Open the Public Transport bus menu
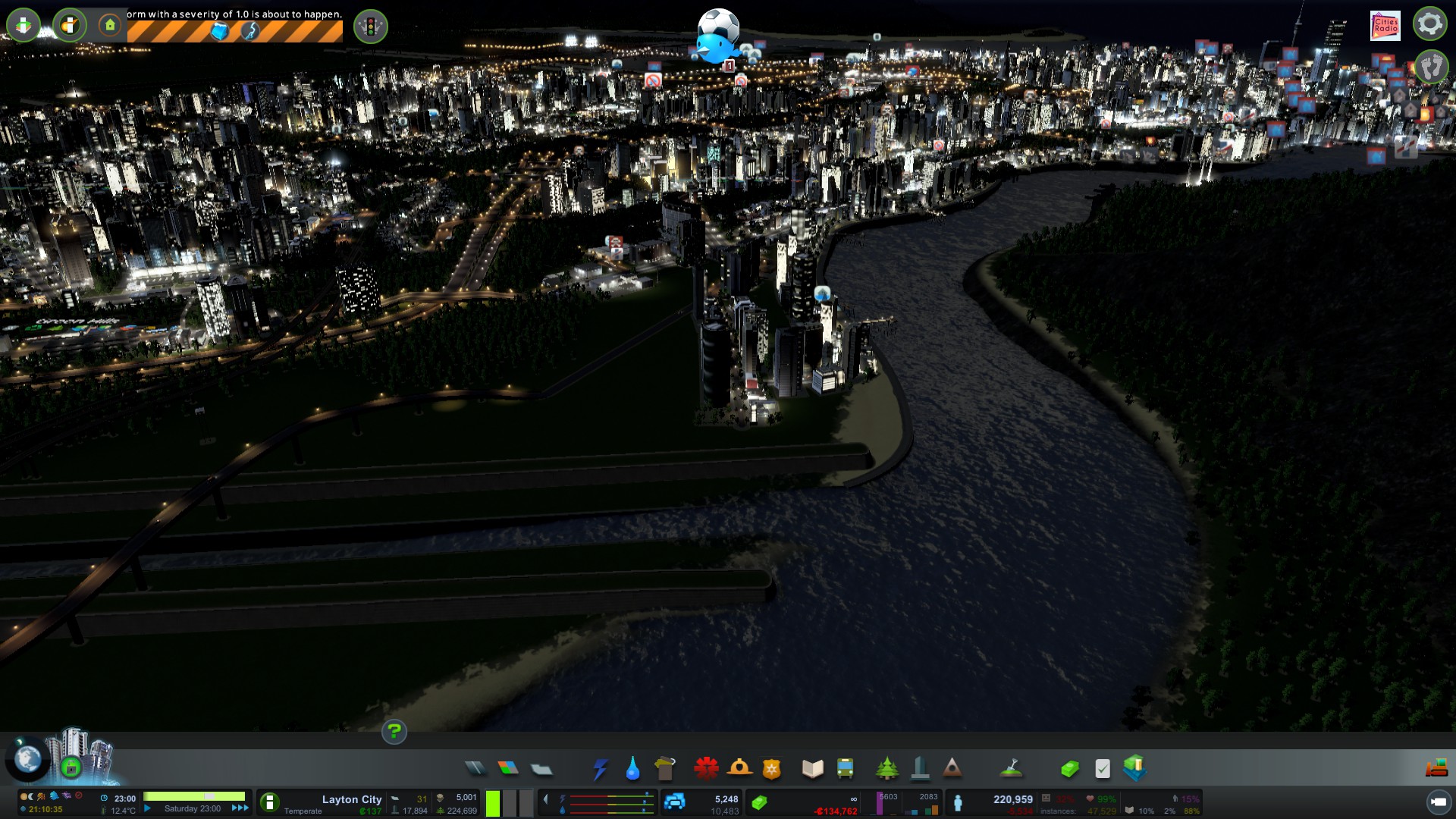Viewport: 1456px width, 819px height. tap(845, 769)
